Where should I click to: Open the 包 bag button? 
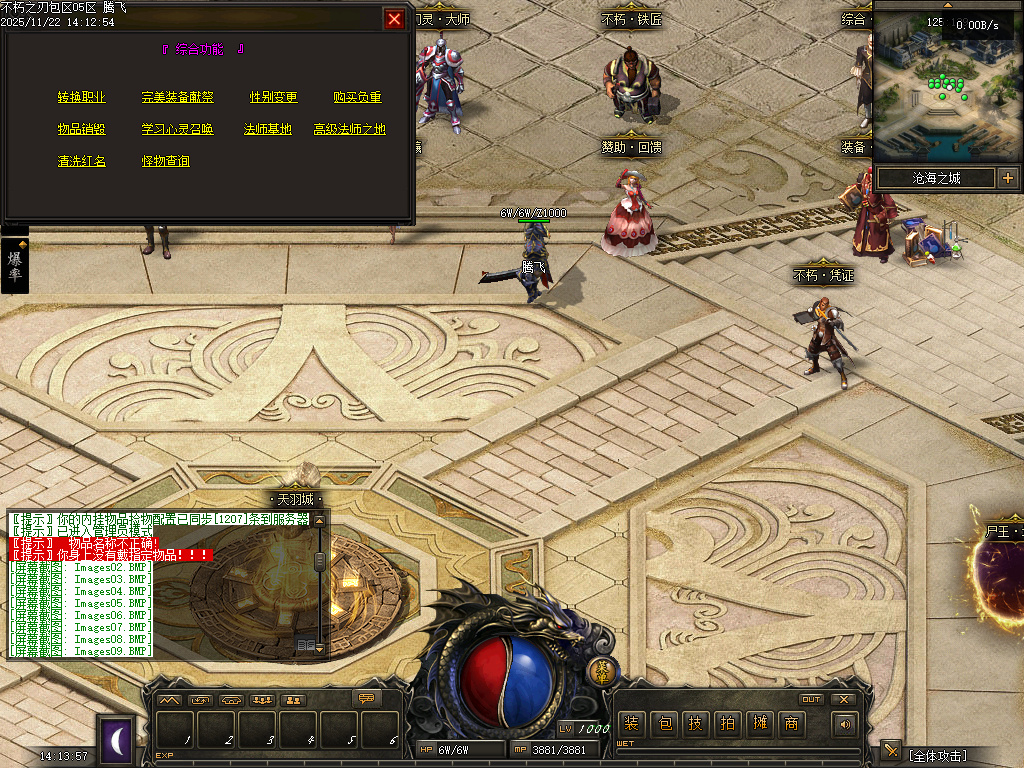[663, 723]
